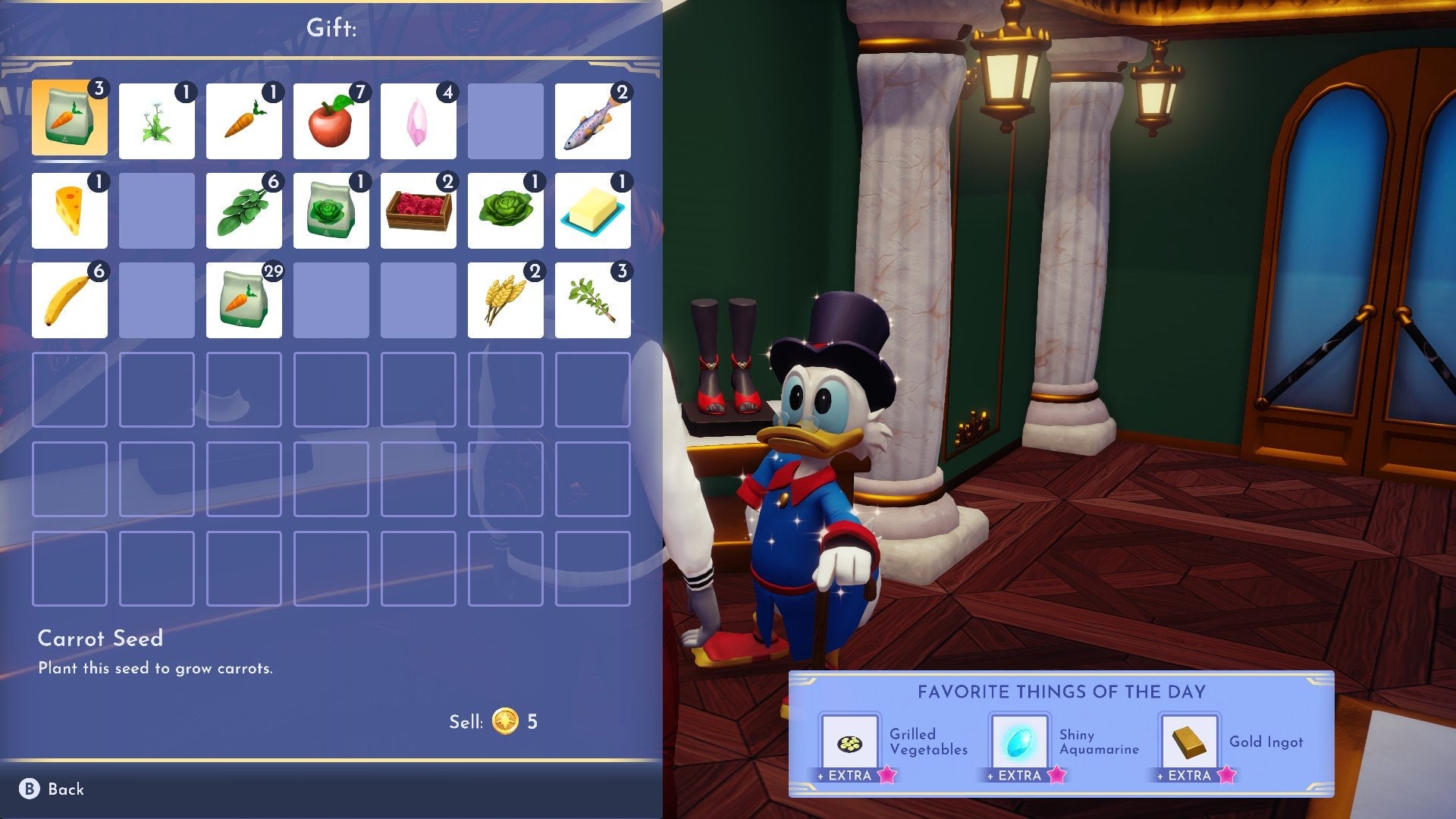The width and height of the screenshot is (1456, 819).
Task: Select the Carrot Seed stack of 29
Action: pos(244,300)
